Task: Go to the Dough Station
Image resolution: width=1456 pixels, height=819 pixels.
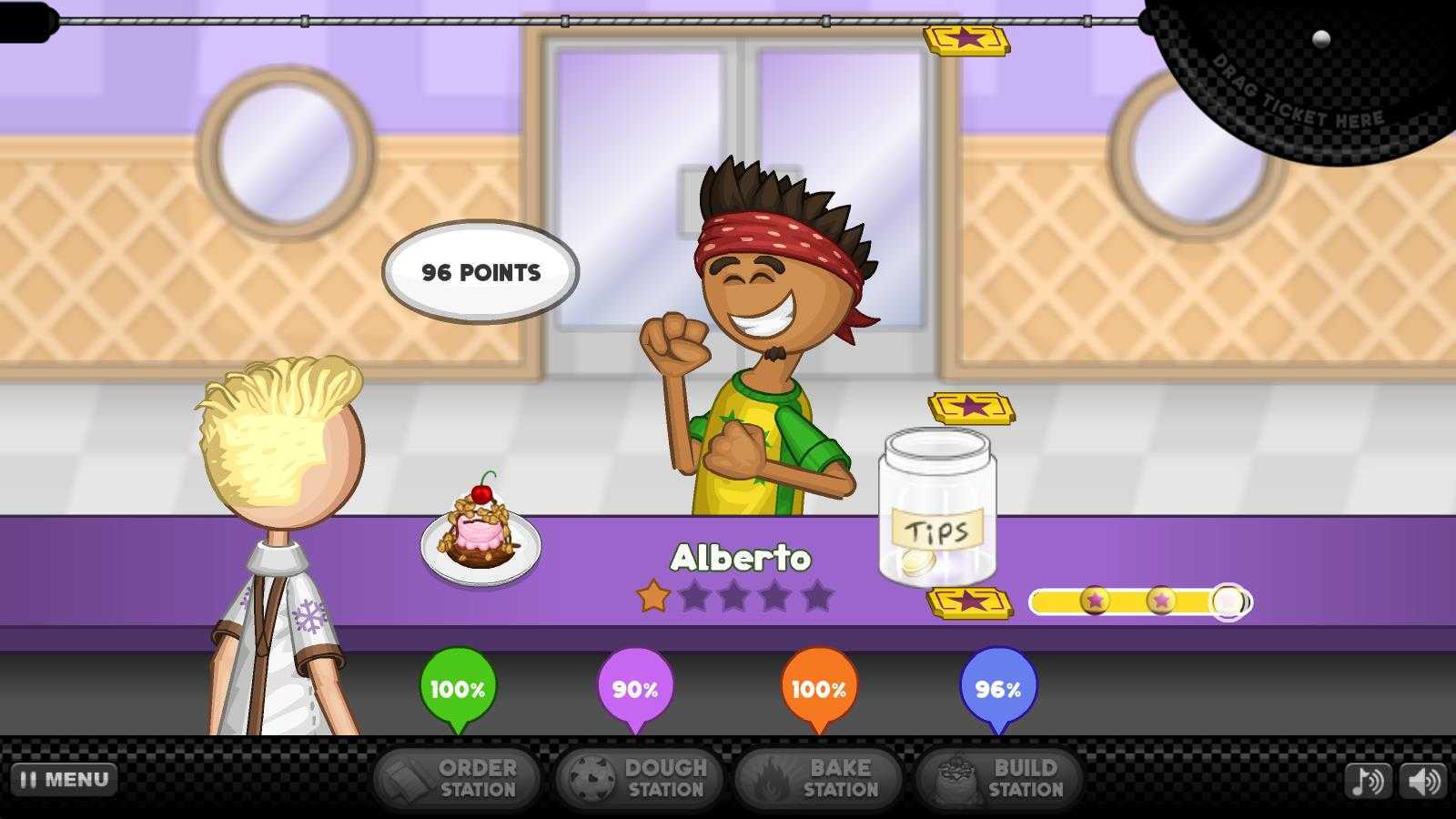Action: pyautogui.click(x=639, y=779)
